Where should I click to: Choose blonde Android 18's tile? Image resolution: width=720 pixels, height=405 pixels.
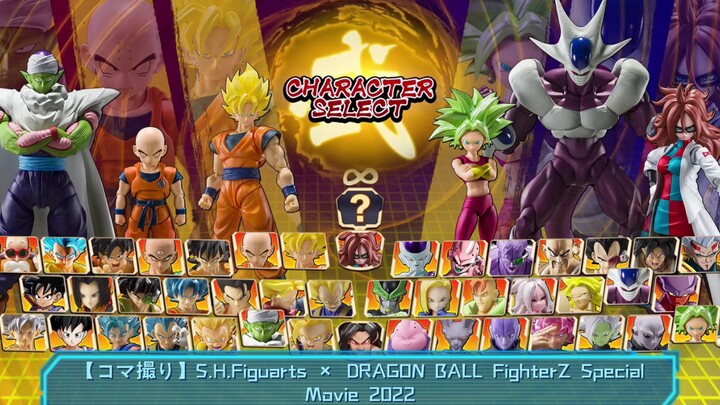[x=437, y=296]
